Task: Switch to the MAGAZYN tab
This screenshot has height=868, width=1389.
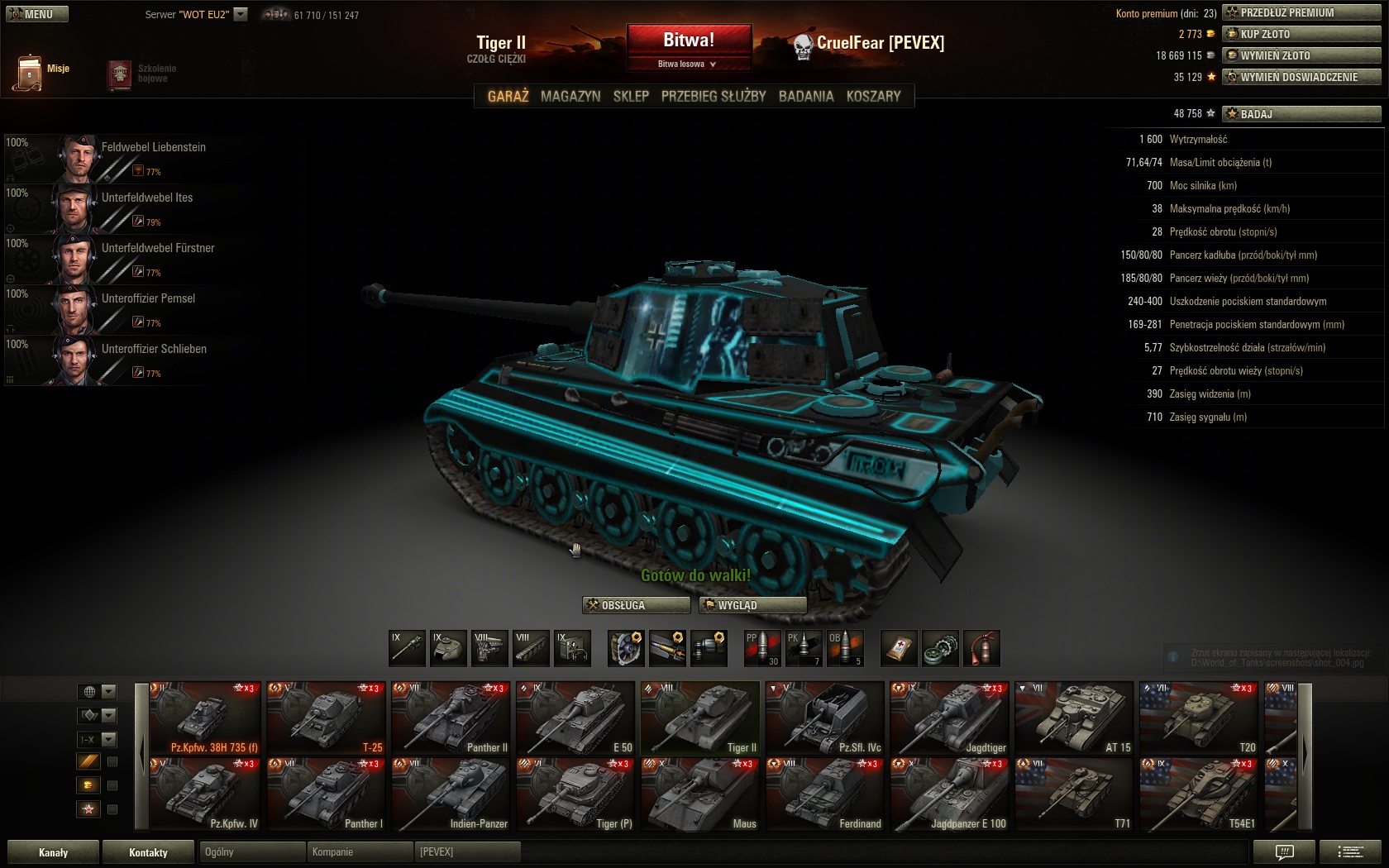Action: 570,96
